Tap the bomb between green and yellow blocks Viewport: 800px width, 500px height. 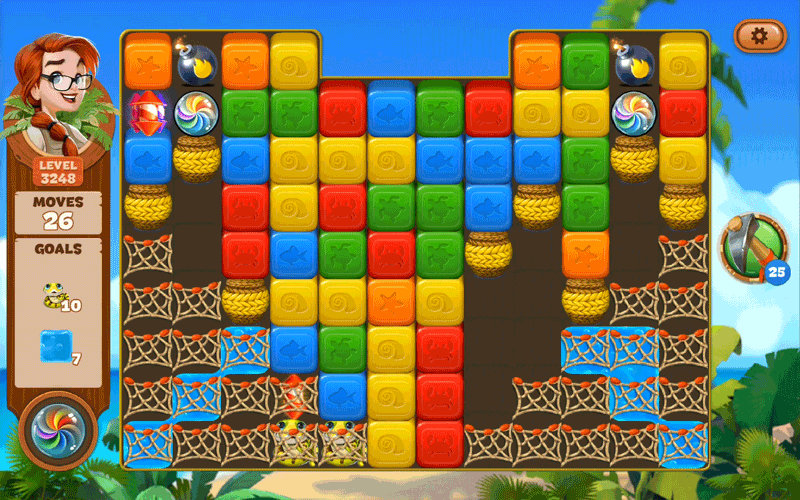click(x=634, y=62)
